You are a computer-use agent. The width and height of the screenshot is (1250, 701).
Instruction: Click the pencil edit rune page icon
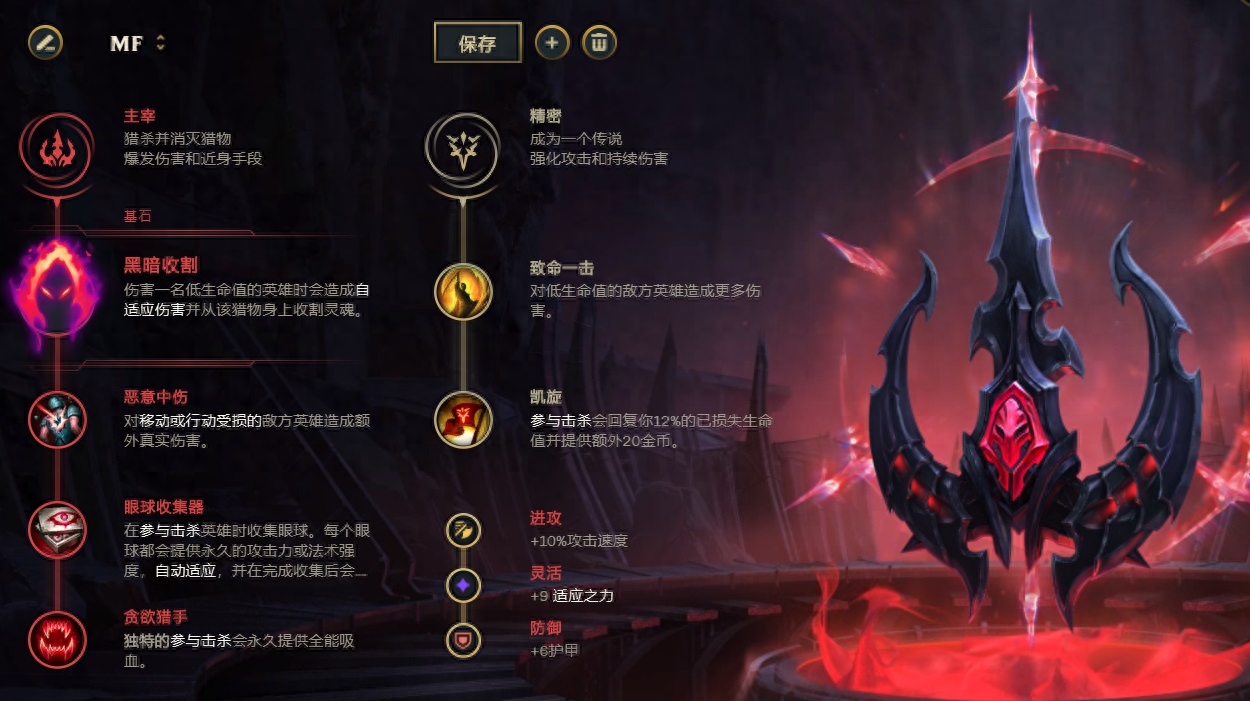[45, 42]
